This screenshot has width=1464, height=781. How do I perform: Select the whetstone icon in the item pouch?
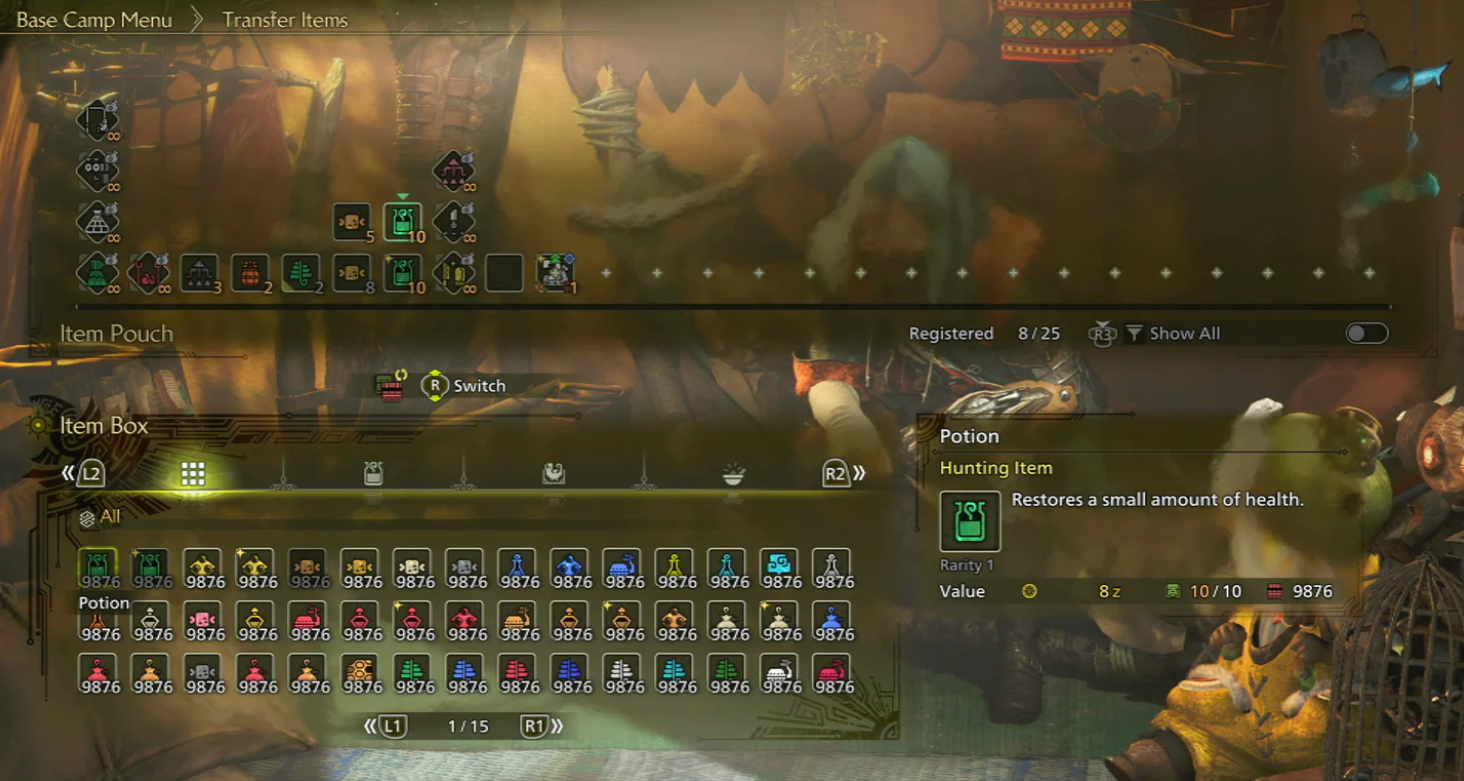(454, 221)
